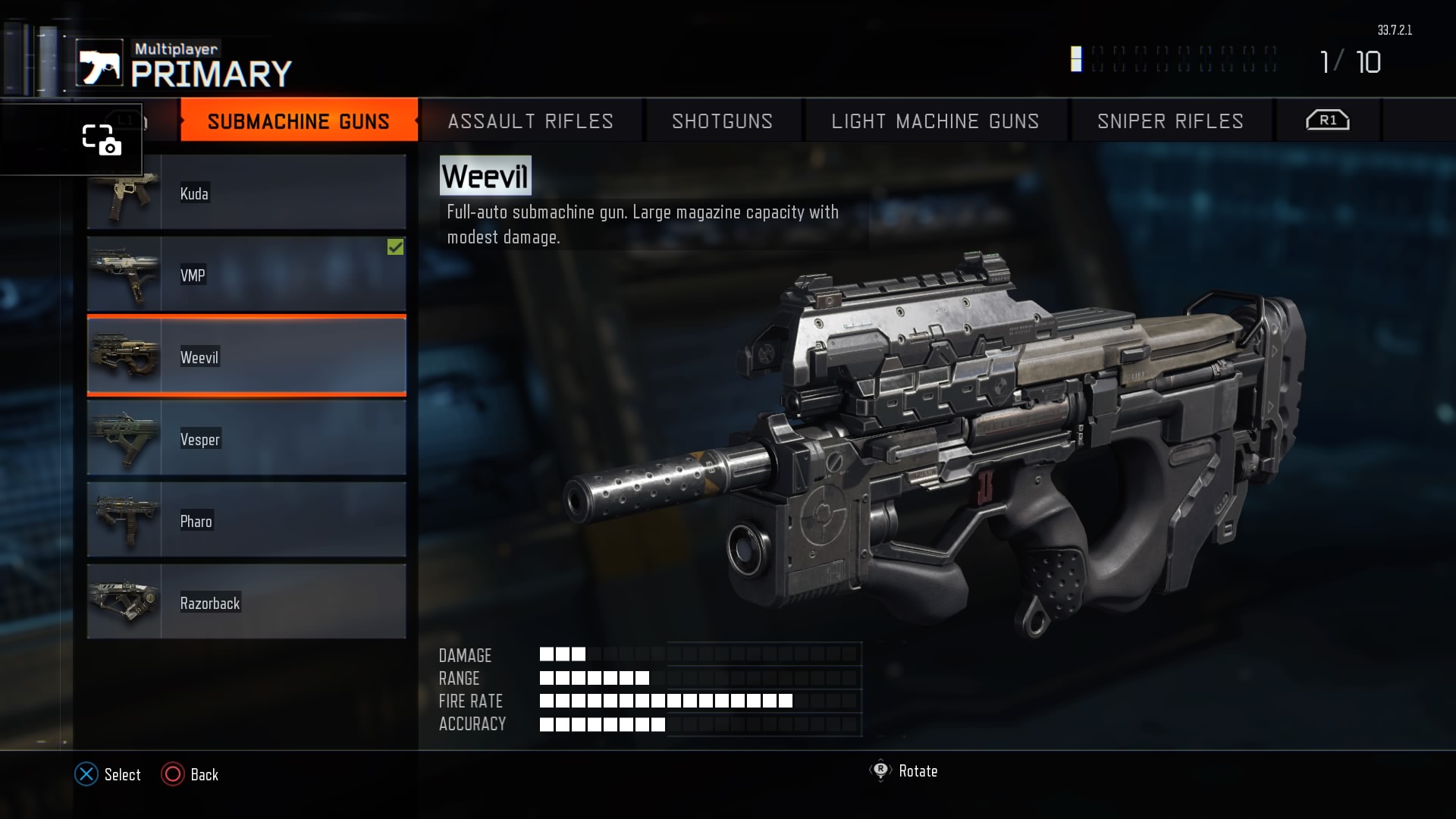Click the screenshot capture overlay icon
This screenshot has width=1456, height=819.
coord(101,140)
